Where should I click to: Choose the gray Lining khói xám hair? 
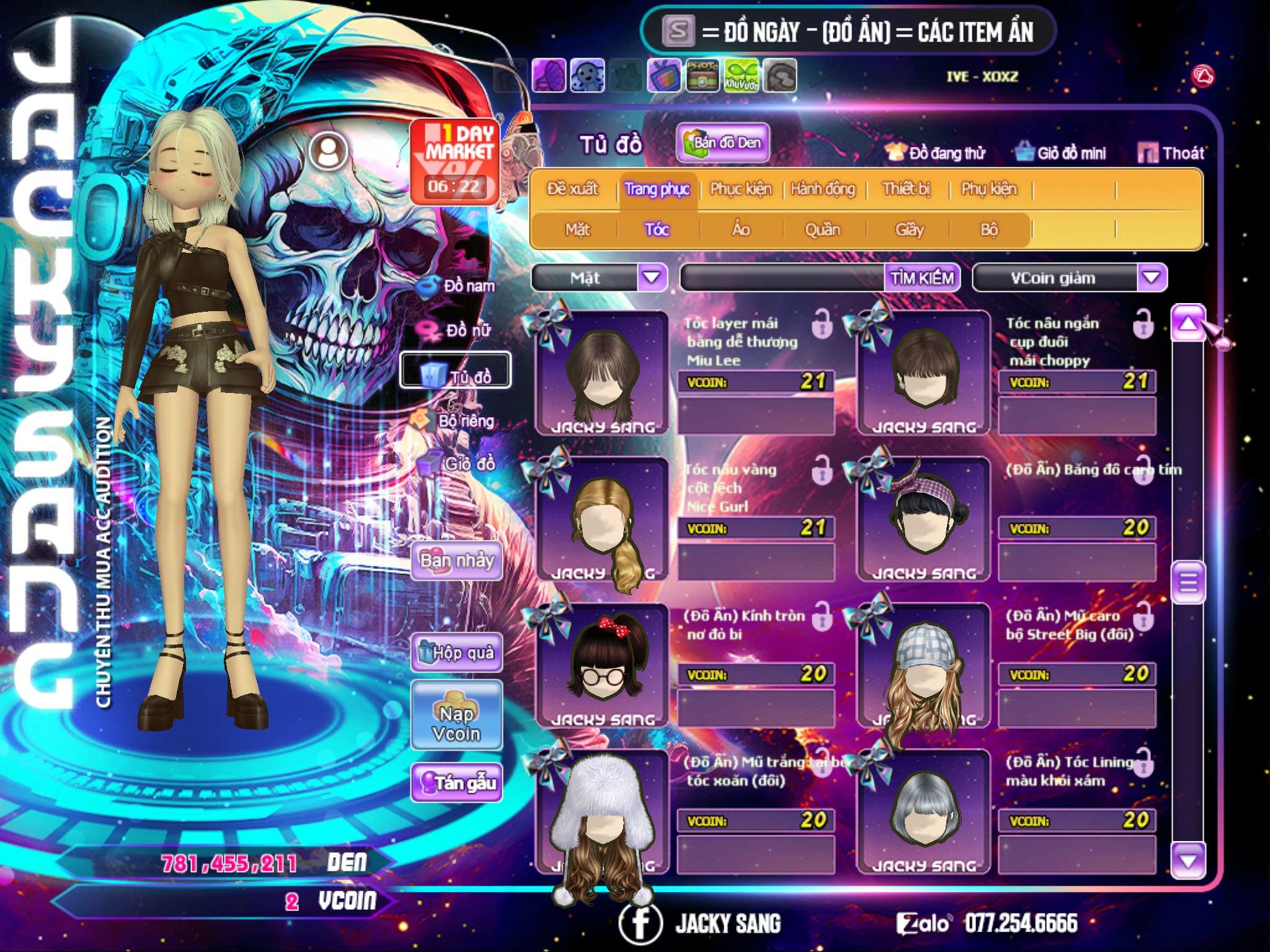click(923, 812)
